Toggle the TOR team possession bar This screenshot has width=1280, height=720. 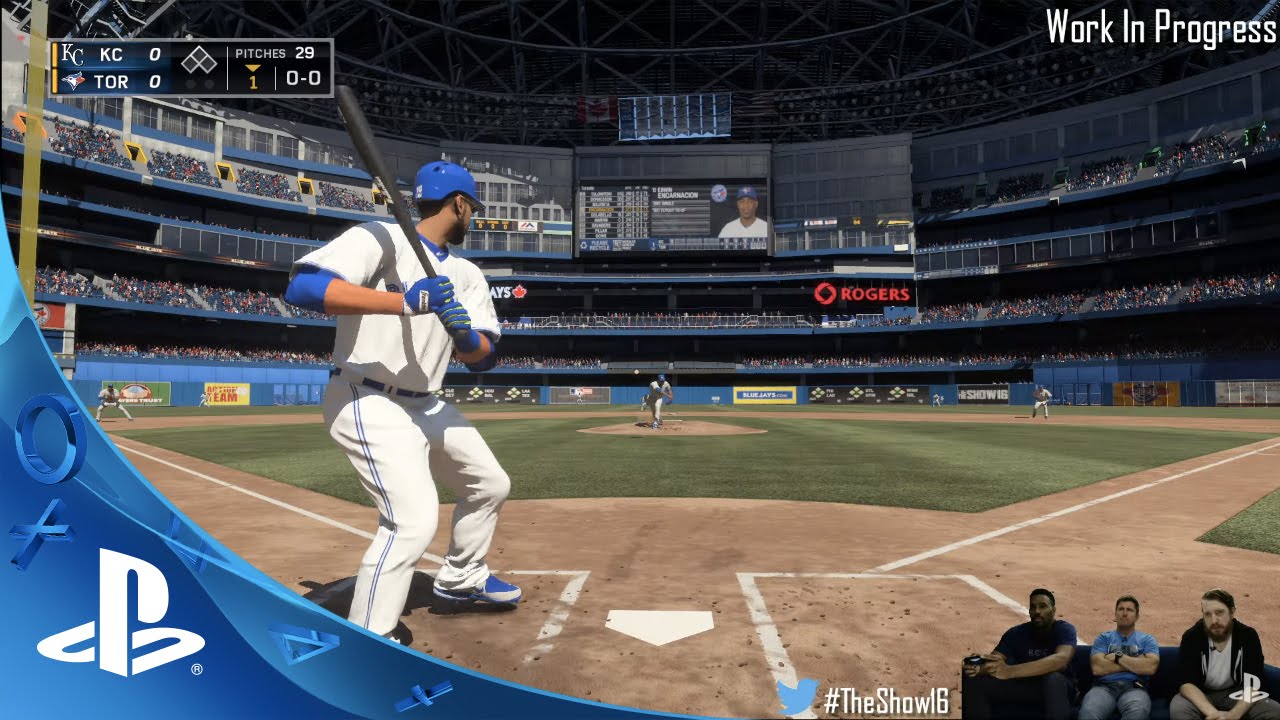tap(55, 80)
